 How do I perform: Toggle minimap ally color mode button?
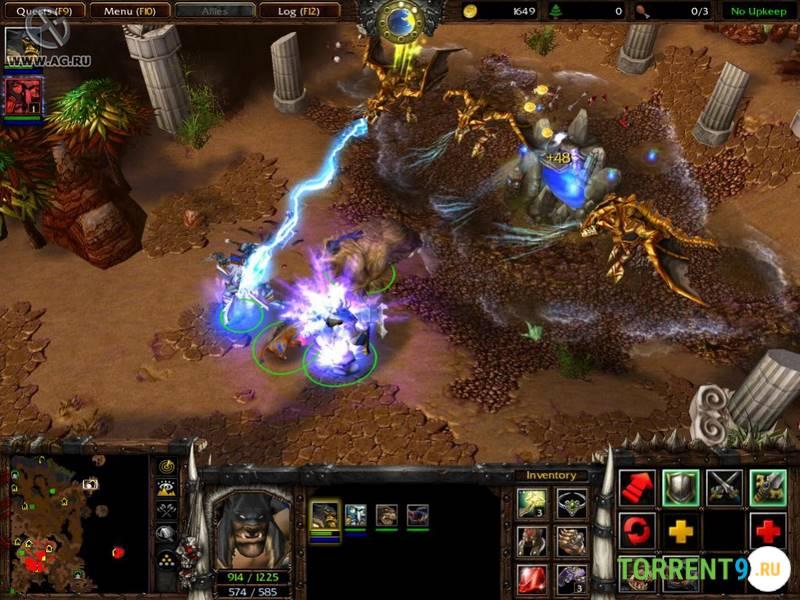(167, 510)
